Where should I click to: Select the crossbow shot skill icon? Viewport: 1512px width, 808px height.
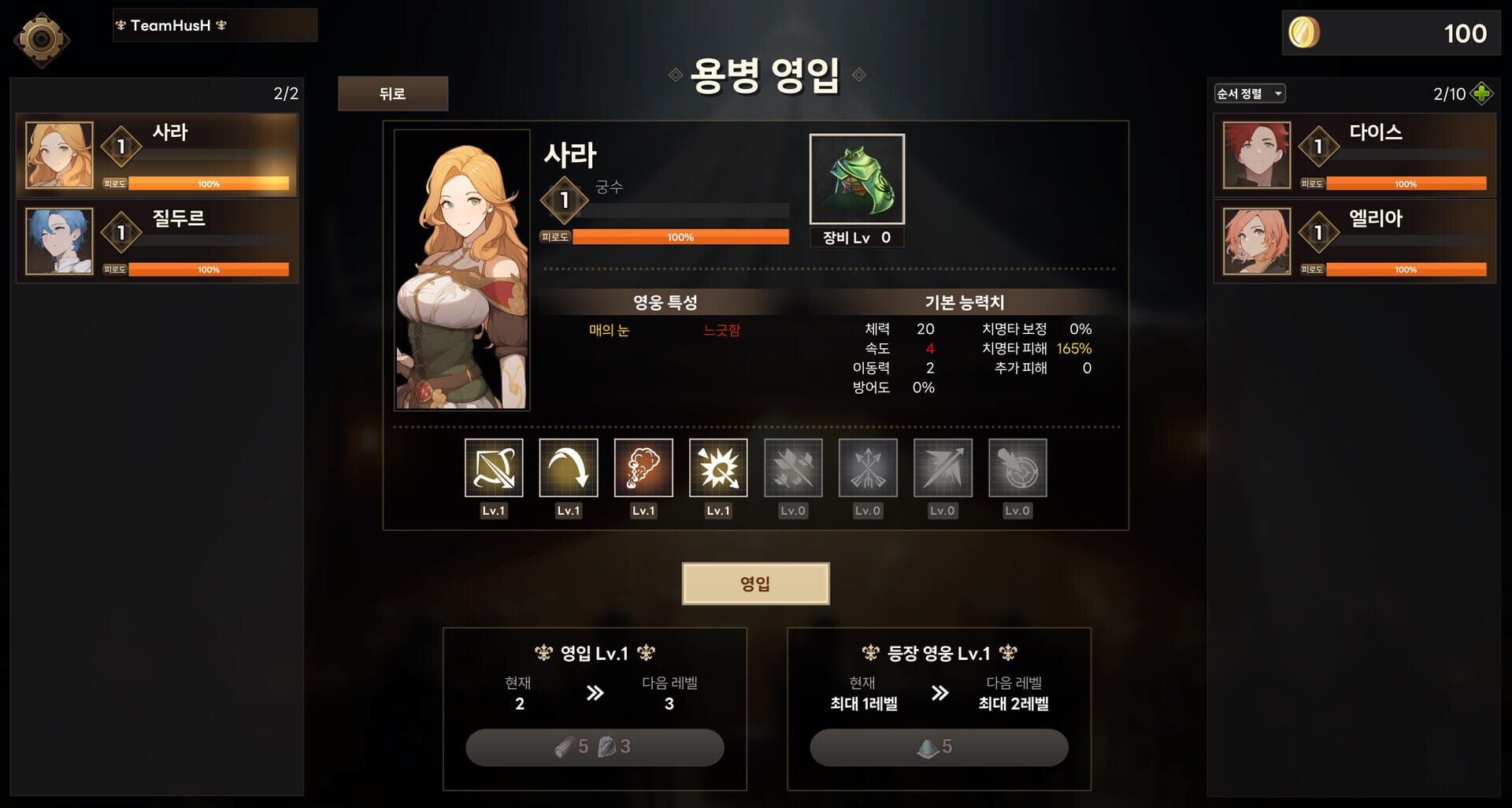pos(494,469)
